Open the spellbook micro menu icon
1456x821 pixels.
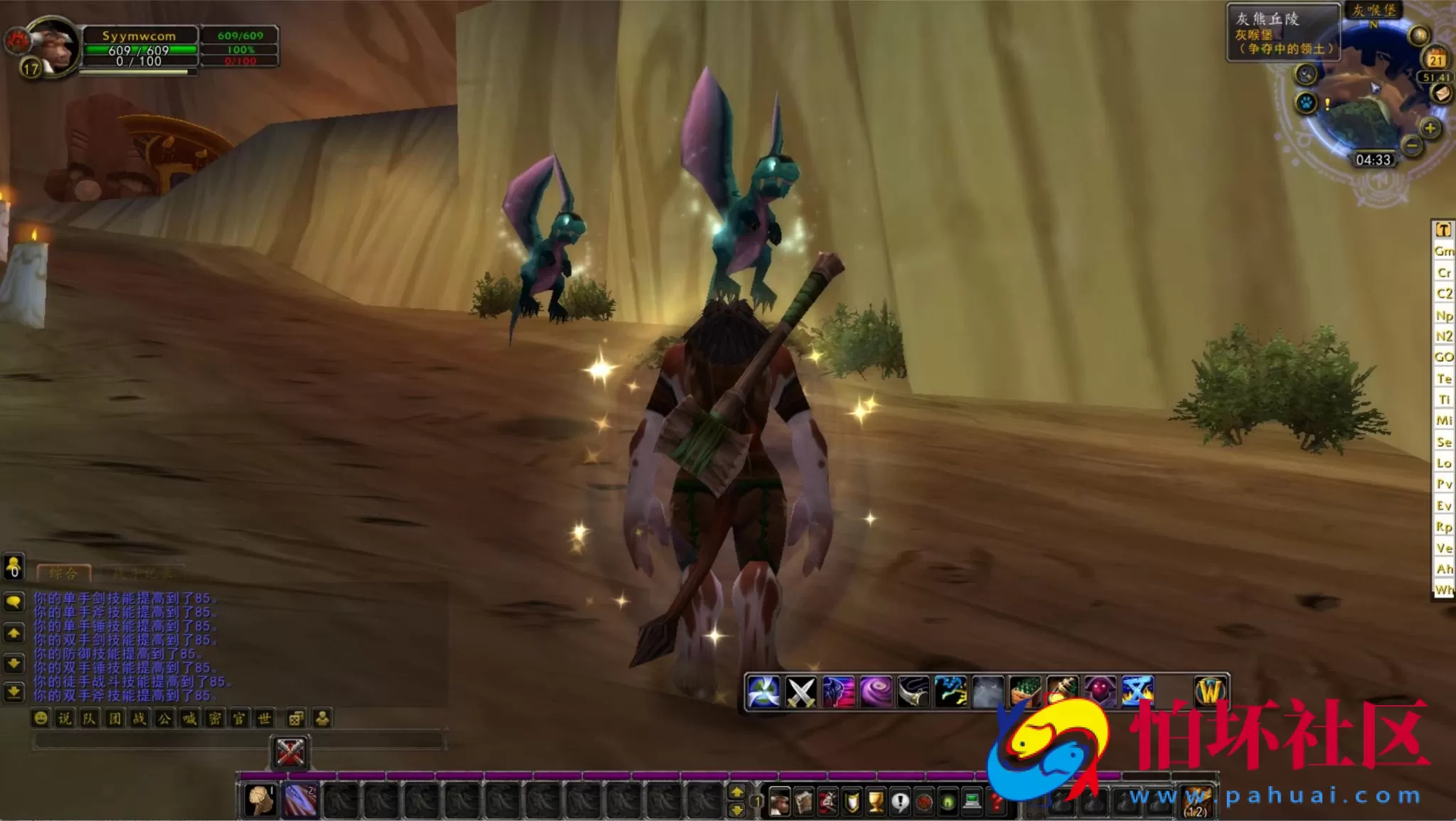click(x=803, y=802)
